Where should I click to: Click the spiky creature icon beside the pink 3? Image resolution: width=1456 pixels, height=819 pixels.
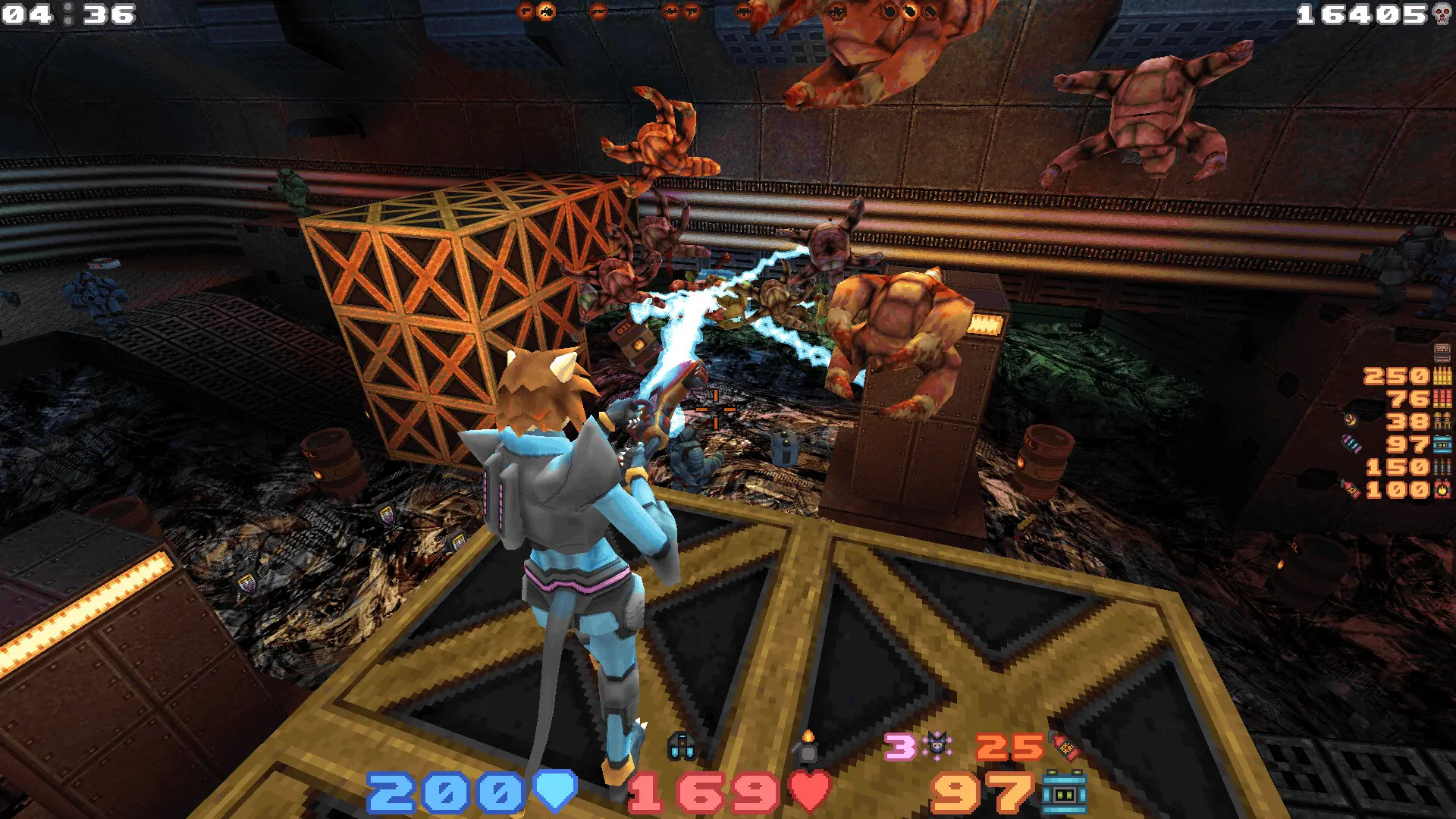(x=938, y=746)
